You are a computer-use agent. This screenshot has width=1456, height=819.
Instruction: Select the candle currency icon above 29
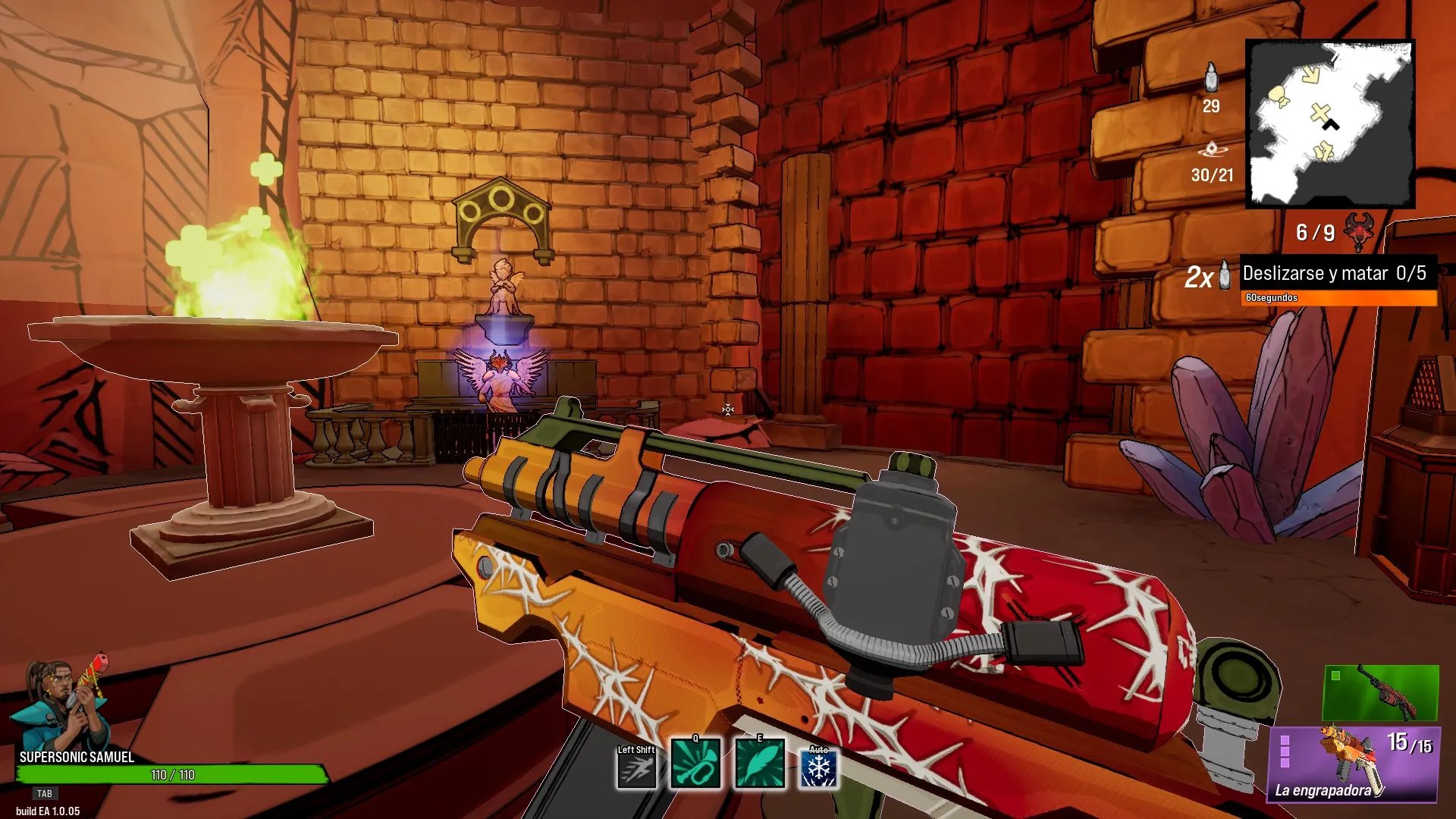(1211, 77)
